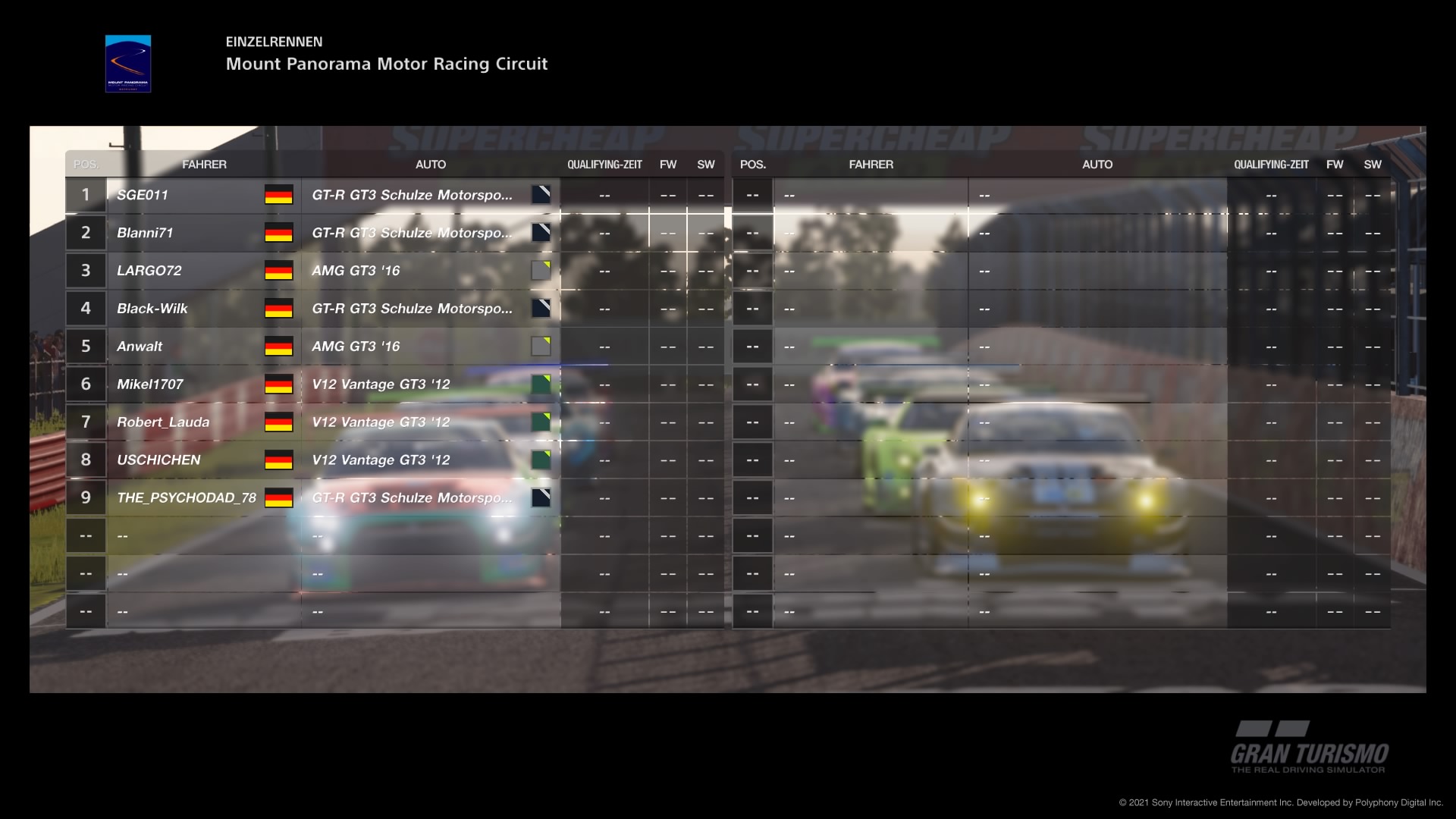
Task: Click the German flag next to Anwalt
Action: click(x=278, y=346)
